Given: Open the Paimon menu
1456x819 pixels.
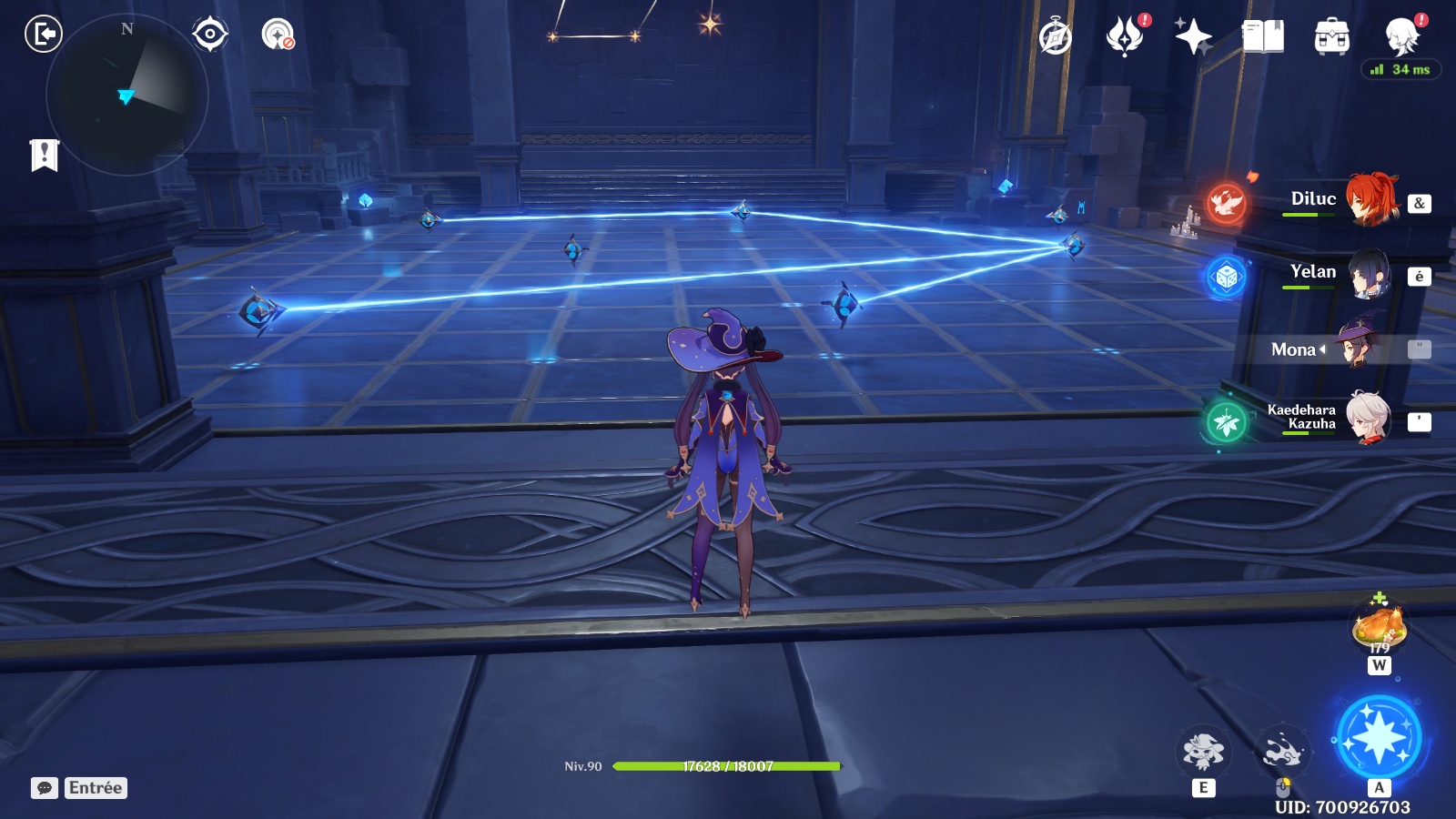Looking at the screenshot, I should 1401,37.
